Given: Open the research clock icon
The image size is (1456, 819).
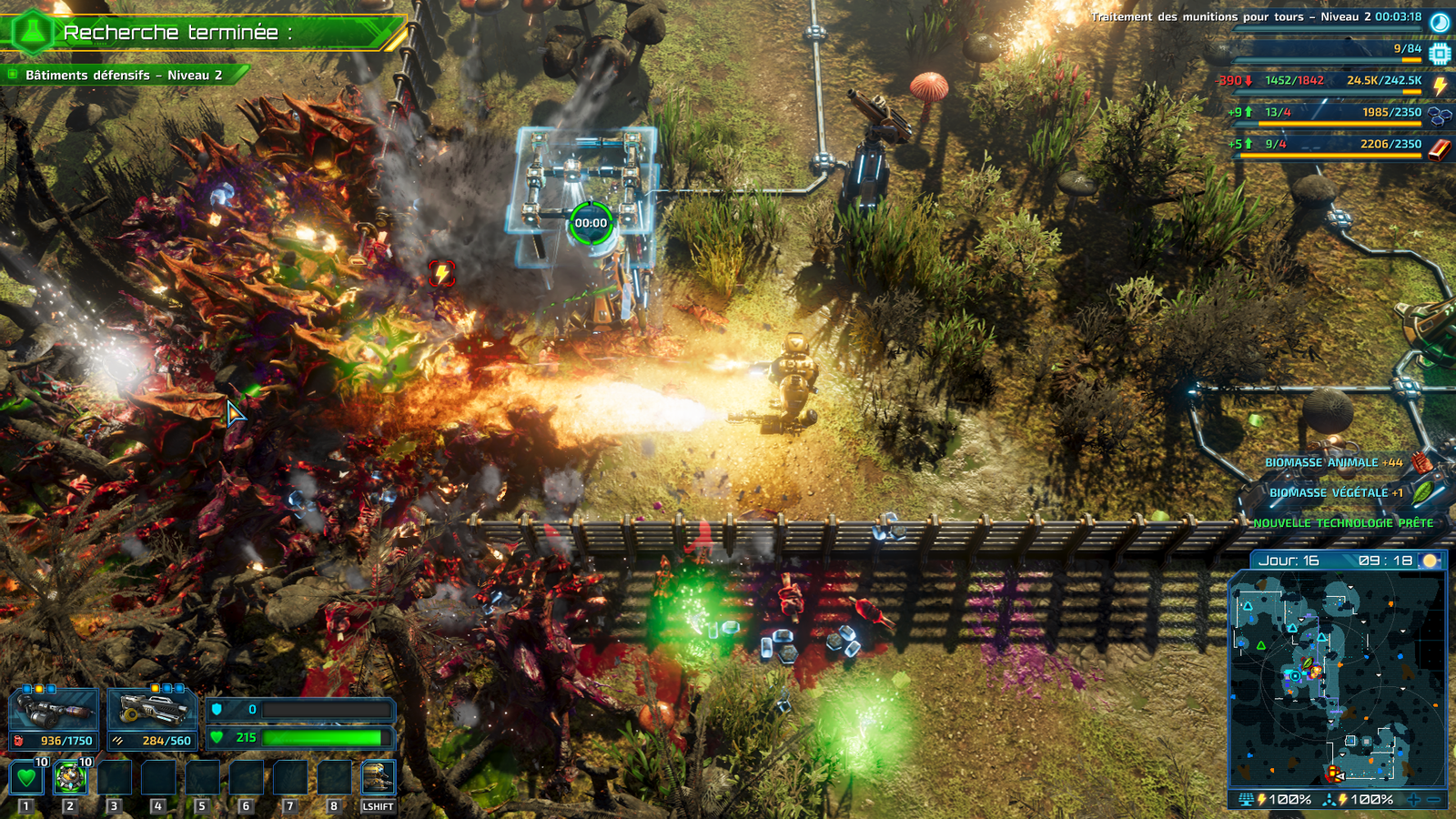Looking at the screenshot, I should (1440, 22).
